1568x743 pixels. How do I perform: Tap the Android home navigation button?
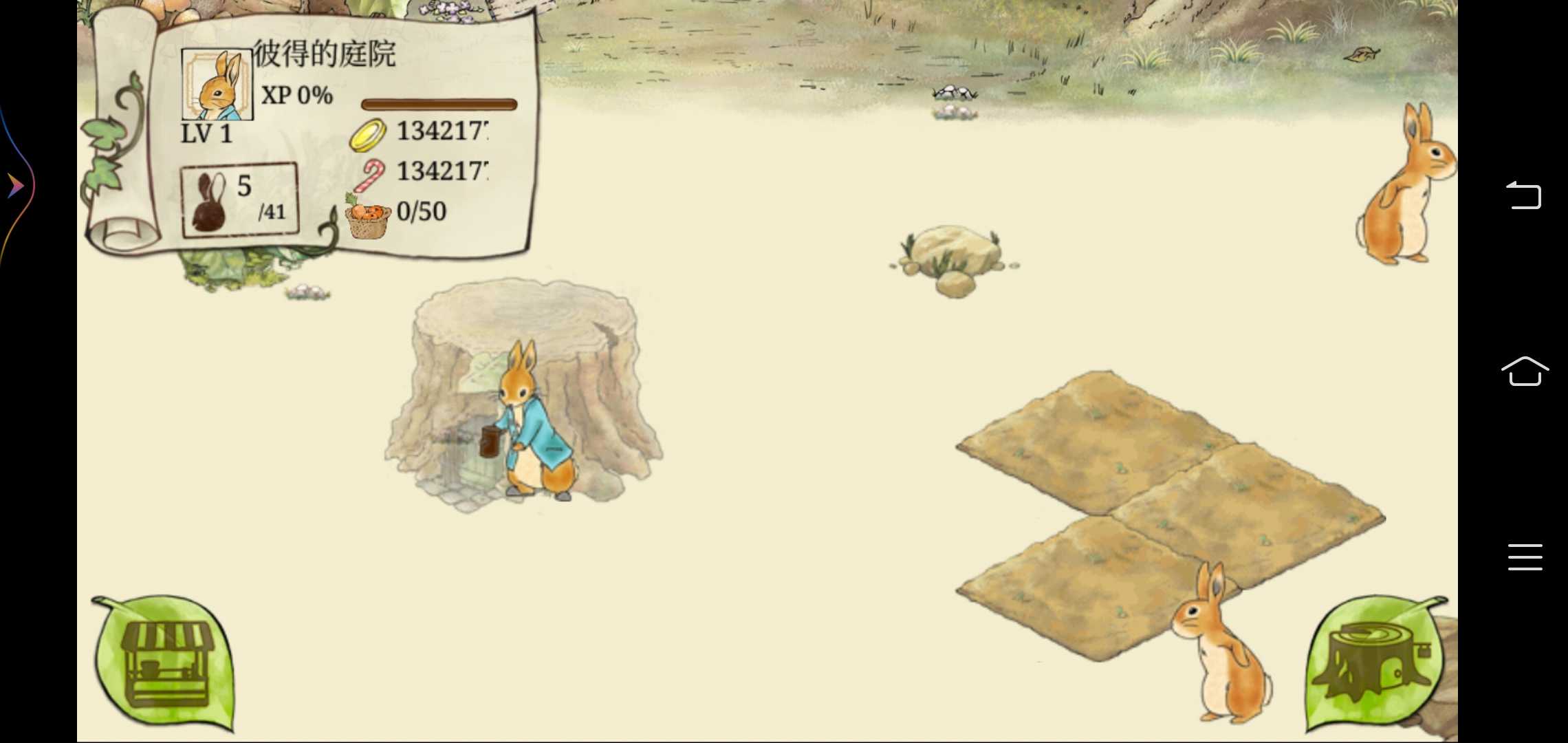click(x=1524, y=371)
